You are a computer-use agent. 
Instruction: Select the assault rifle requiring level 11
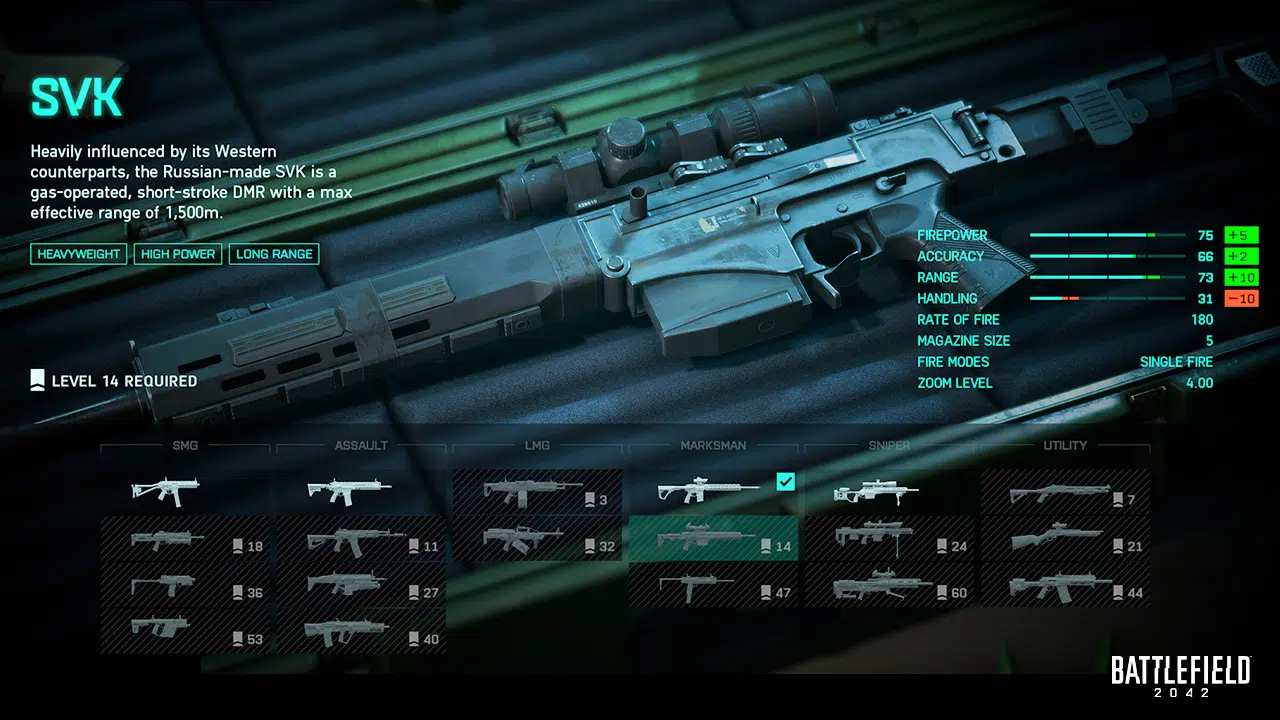point(362,540)
